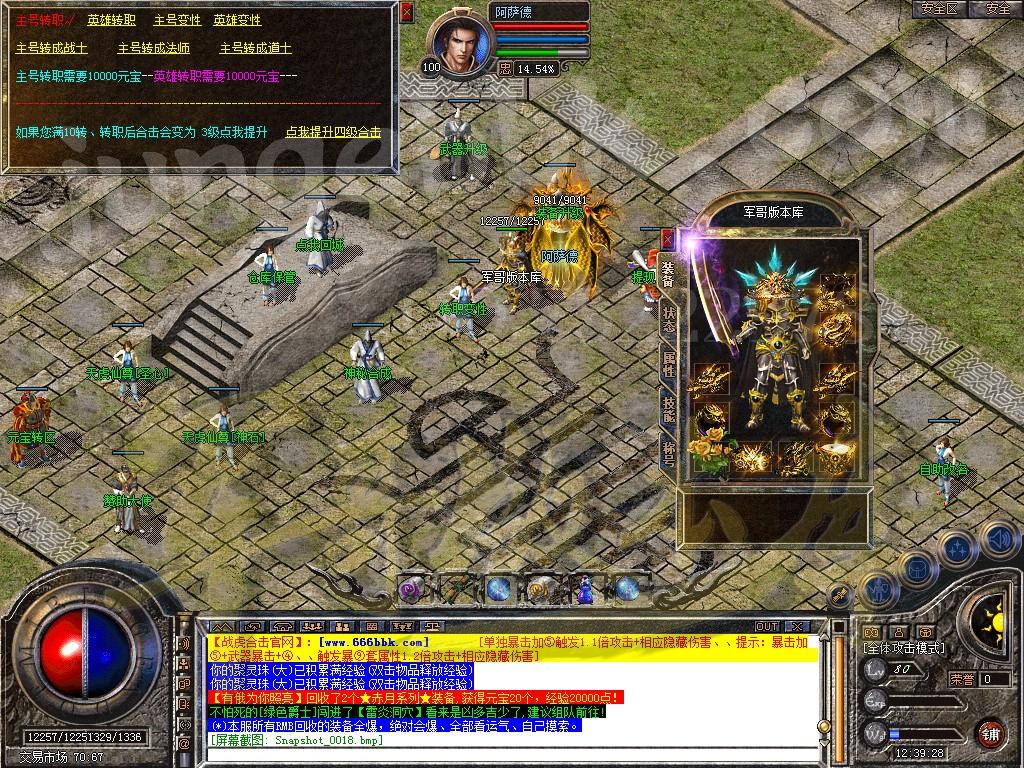Select the yellow roses item in equipment panel
This screenshot has width=1024, height=768.
point(711,453)
